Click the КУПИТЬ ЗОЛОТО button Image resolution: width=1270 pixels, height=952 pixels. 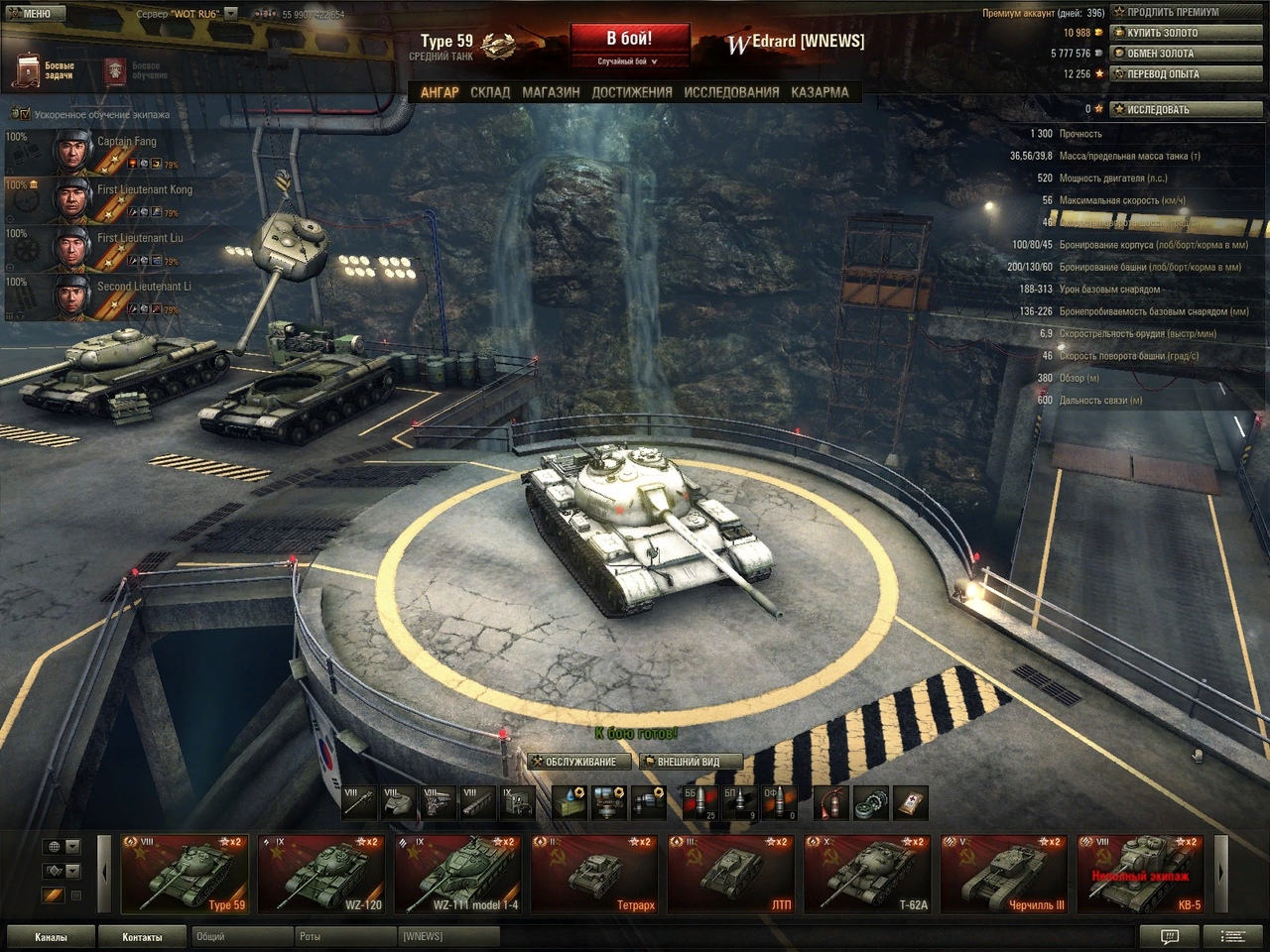pos(1187,33)
